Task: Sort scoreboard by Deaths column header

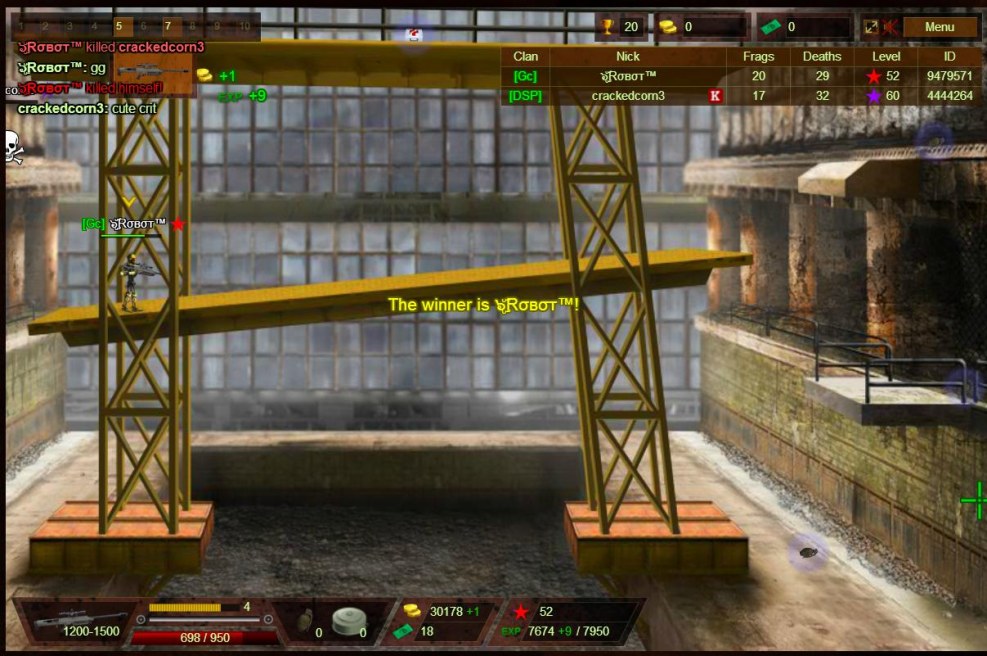Action: coord(822,56)
